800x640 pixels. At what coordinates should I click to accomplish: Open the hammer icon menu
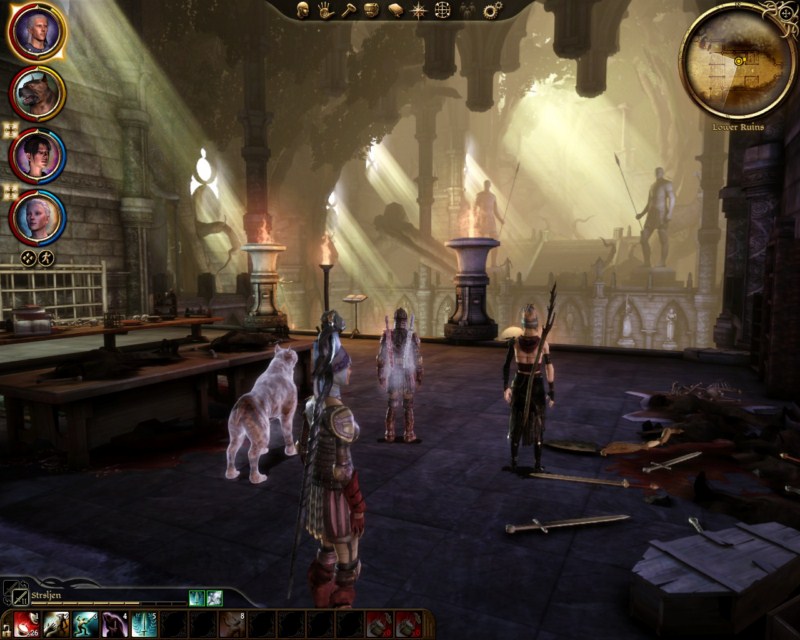click(348, 10)
